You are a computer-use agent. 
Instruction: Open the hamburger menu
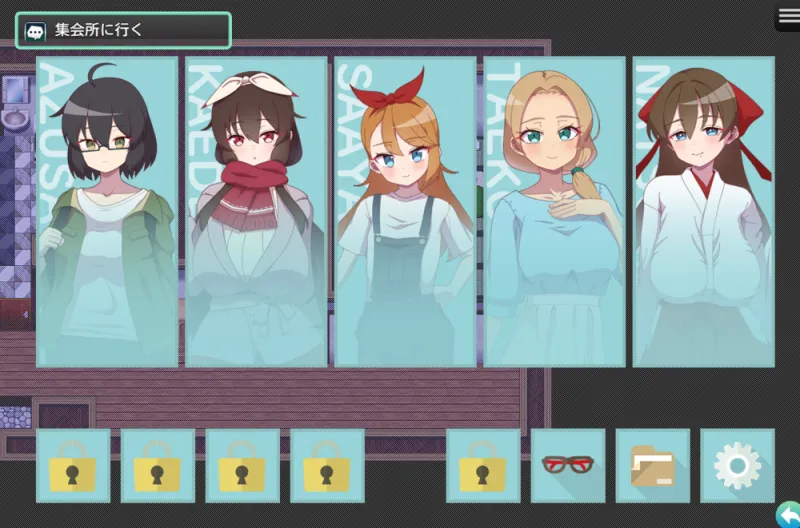point(788,17)
